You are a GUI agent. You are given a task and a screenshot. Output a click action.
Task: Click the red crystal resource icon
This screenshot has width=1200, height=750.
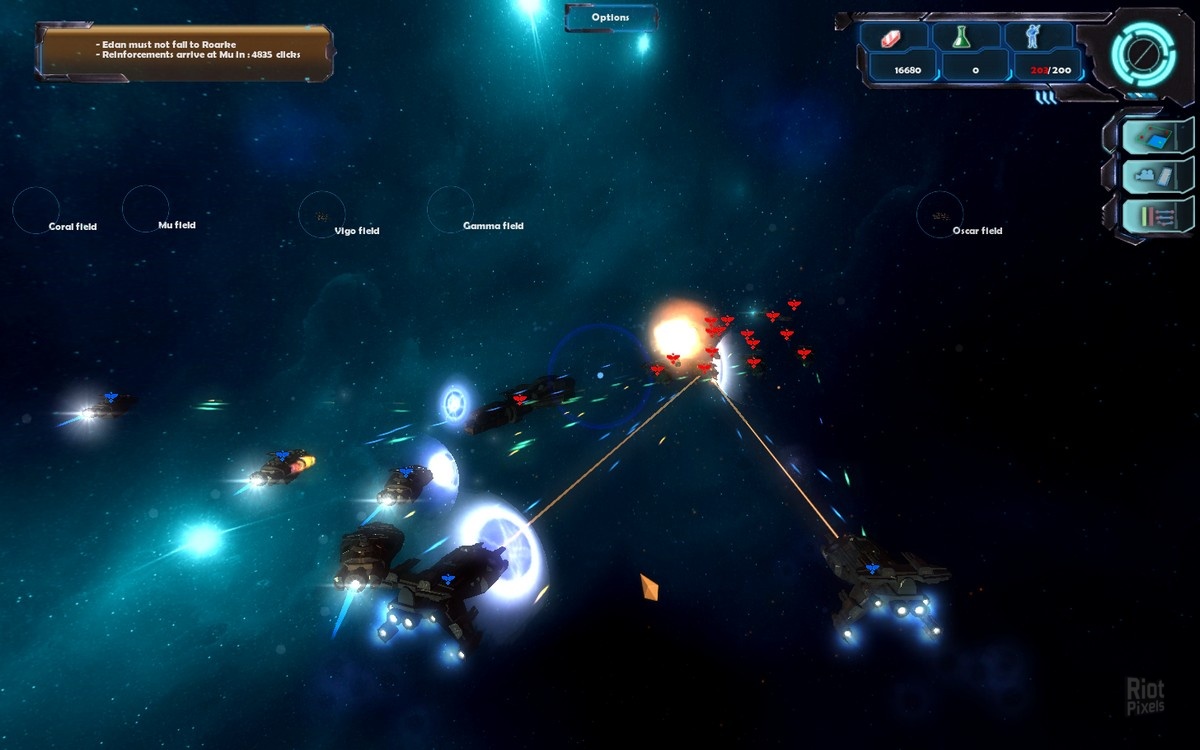tap(893, 37)
